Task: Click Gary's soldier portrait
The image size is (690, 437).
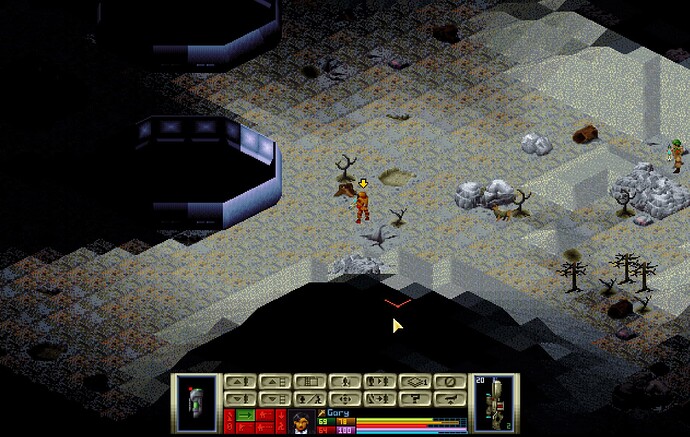Action: click(x=300, y=421)
